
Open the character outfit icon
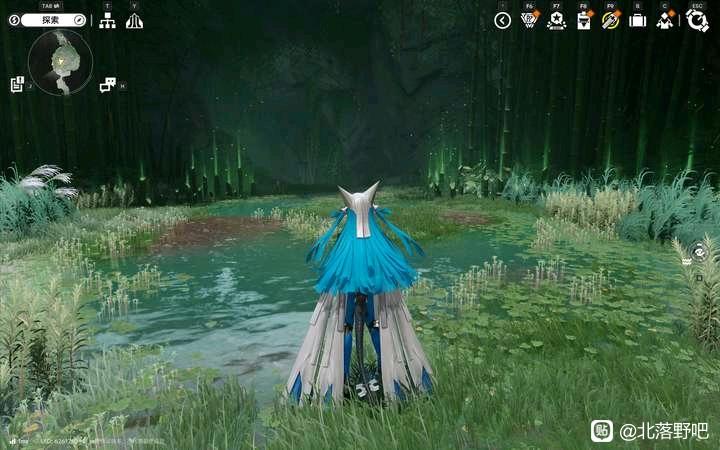(x=664, y=20)
